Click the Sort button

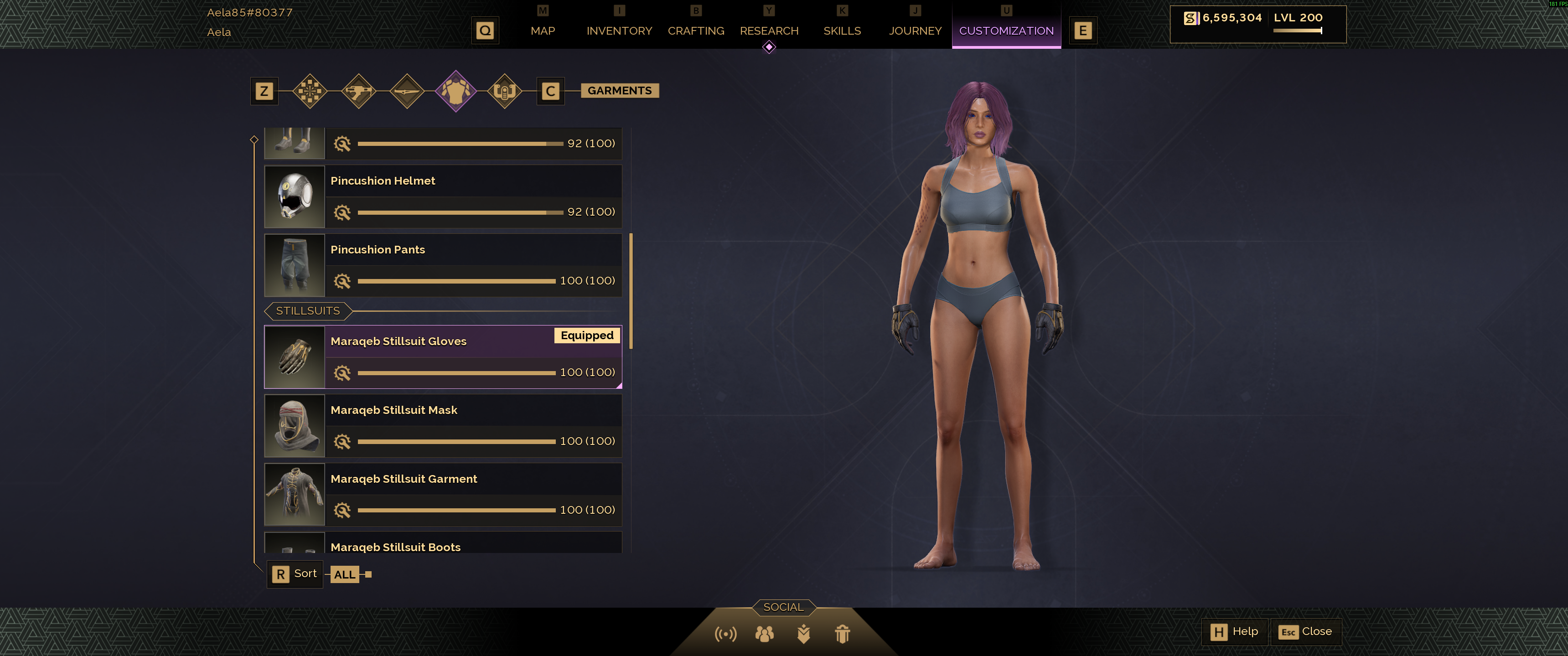[x=295, y=574]
